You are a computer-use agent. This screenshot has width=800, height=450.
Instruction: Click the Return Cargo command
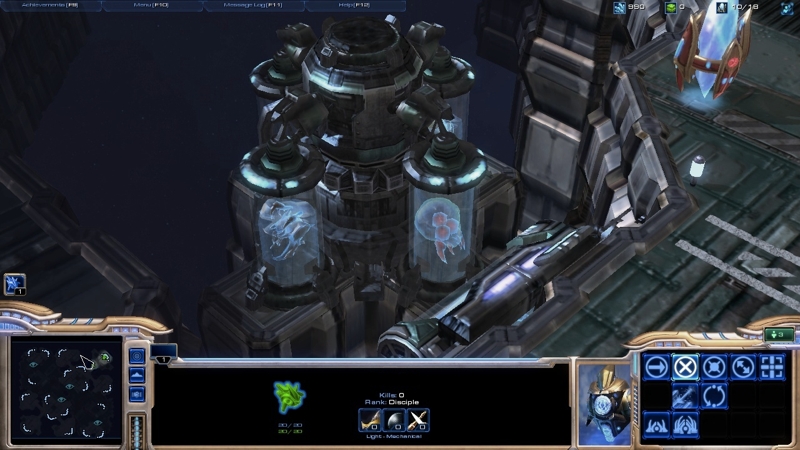(x=714, y=396)
